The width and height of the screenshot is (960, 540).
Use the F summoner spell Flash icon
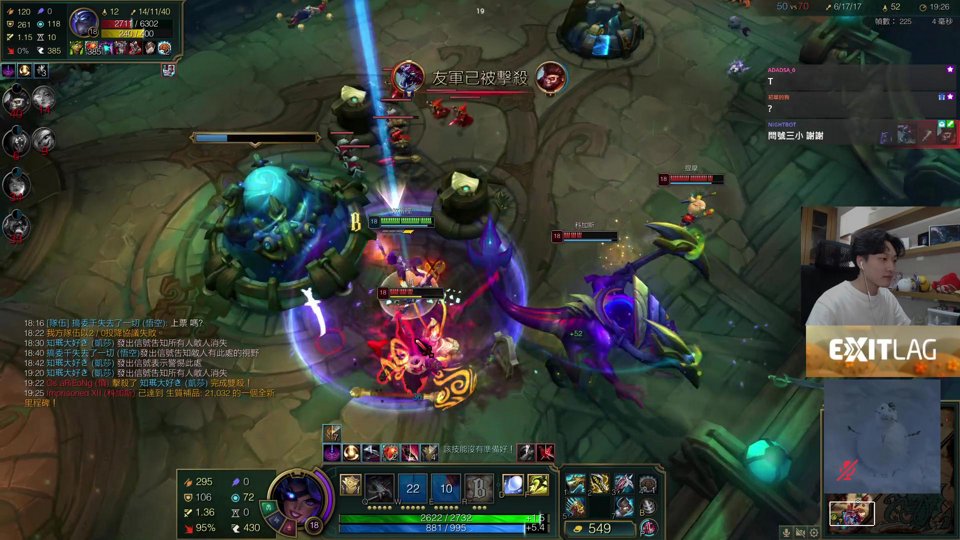click(538, 485)
